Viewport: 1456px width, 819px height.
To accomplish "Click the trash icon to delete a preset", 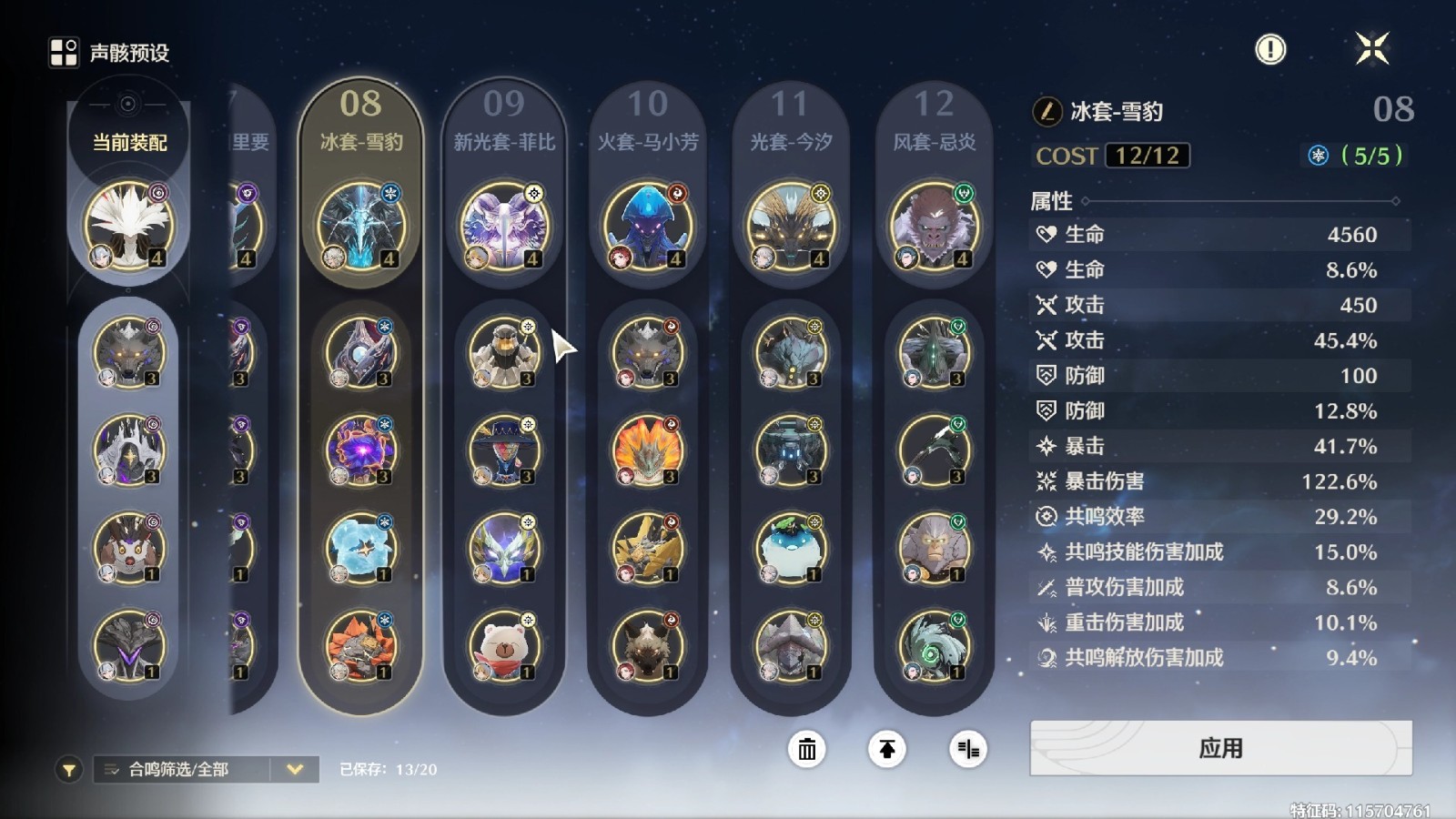I will 805,750.
